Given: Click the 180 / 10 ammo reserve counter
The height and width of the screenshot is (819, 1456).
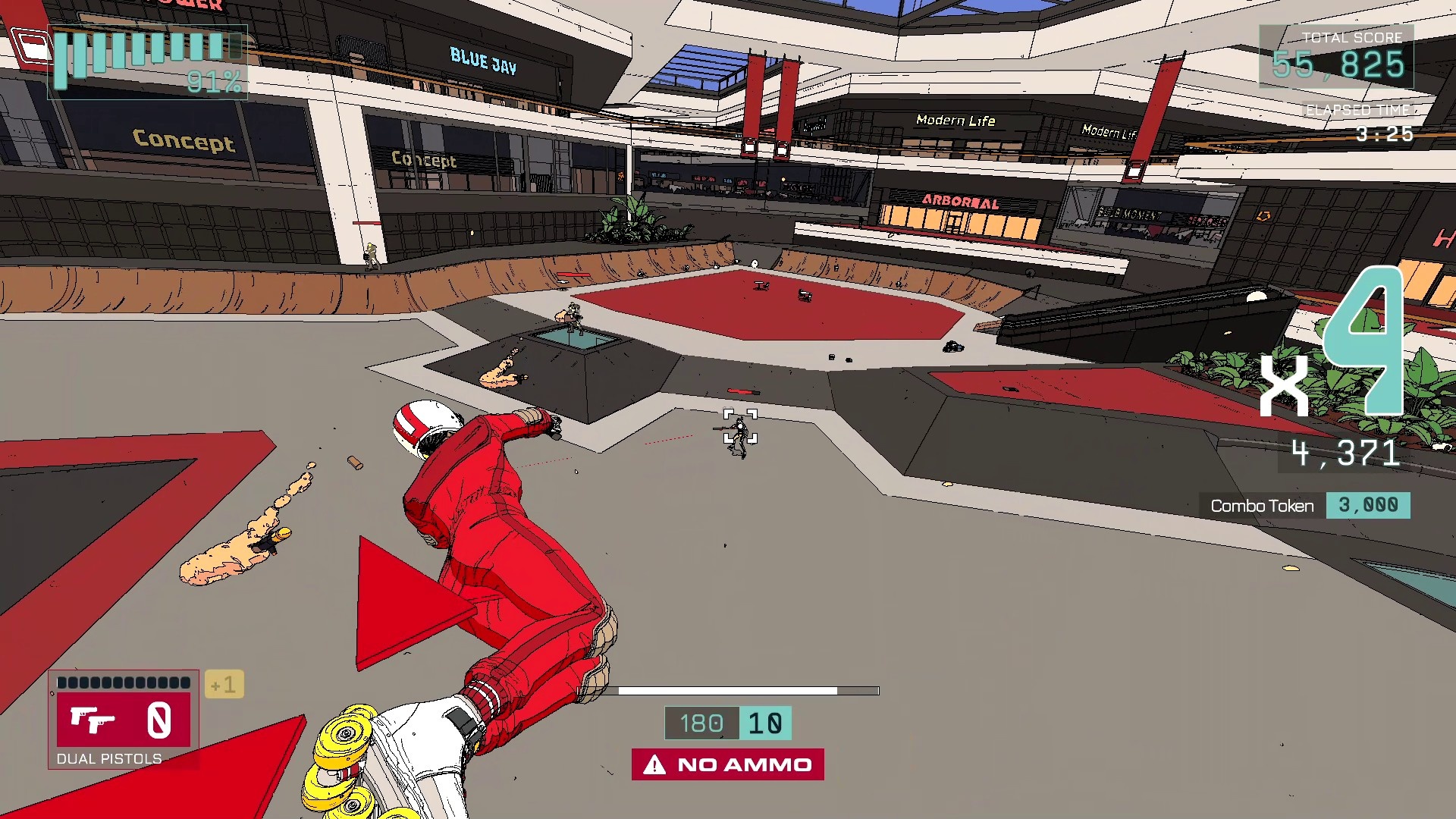Looking at the screenshot, I should pyautogui.click(x=728, y=723).
